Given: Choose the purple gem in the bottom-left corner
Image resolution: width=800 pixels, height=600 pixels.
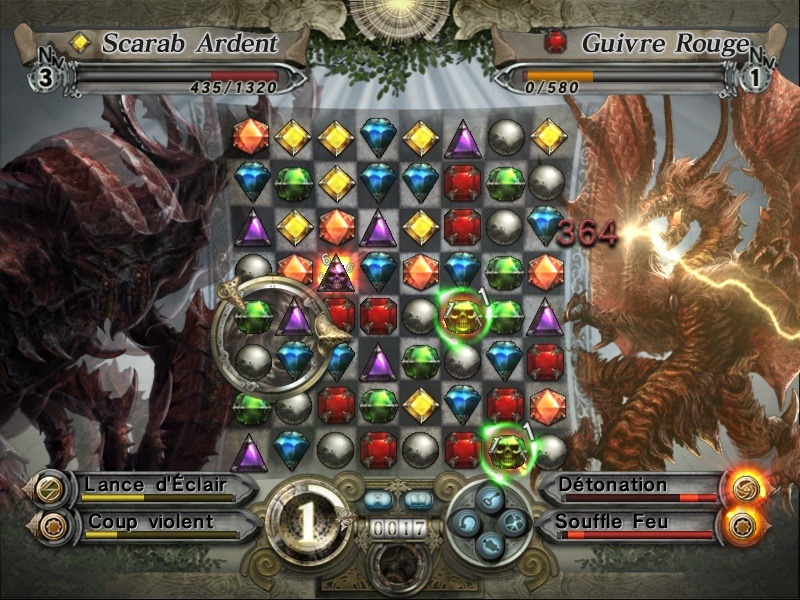Looking at the screenshot, I should 250,452.
